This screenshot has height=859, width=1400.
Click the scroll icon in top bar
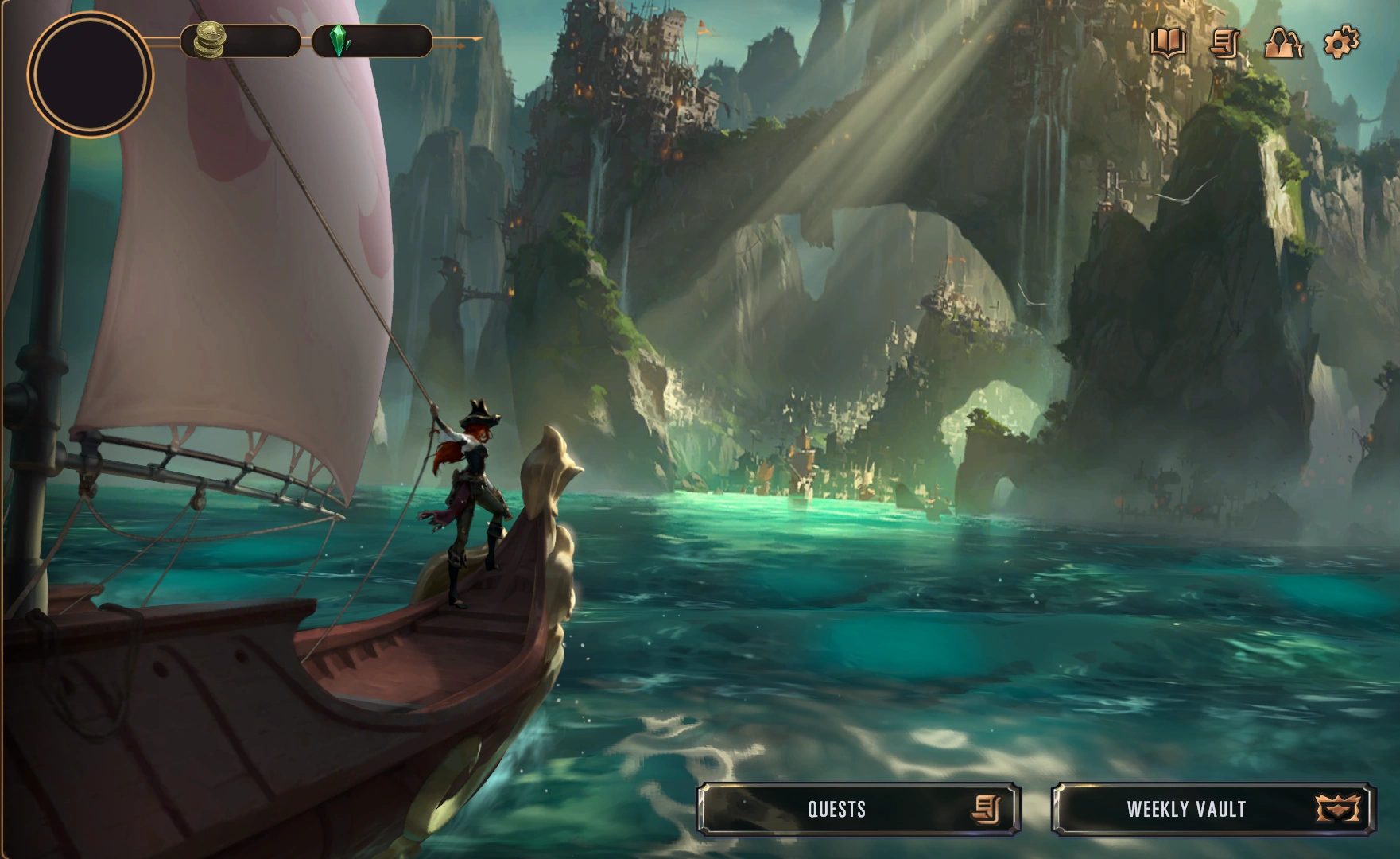tap(1225, 43)
